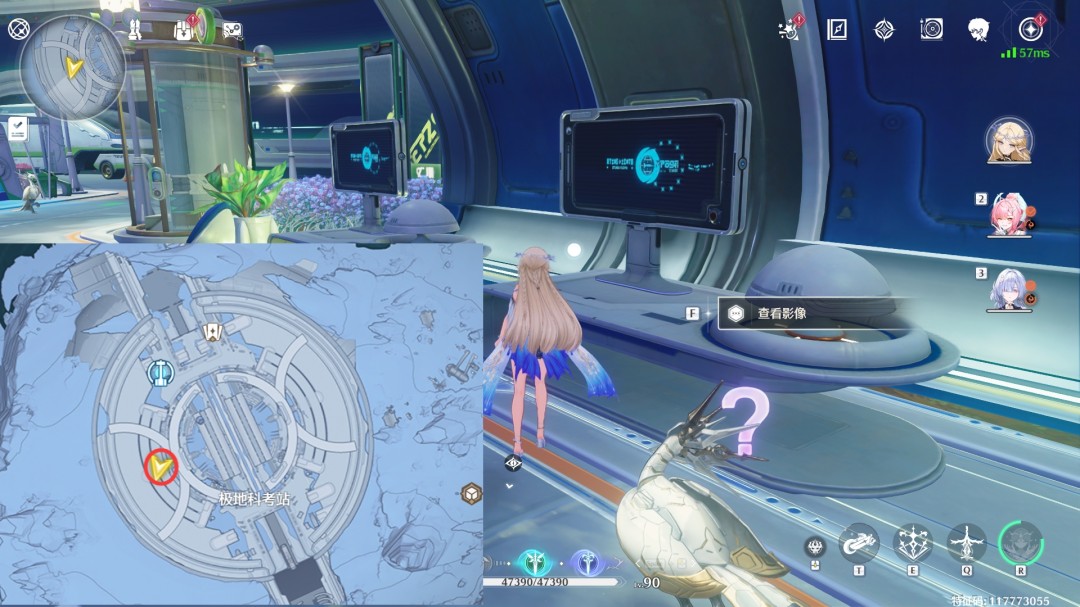Click the cube marker on the map

coord(471,493)
